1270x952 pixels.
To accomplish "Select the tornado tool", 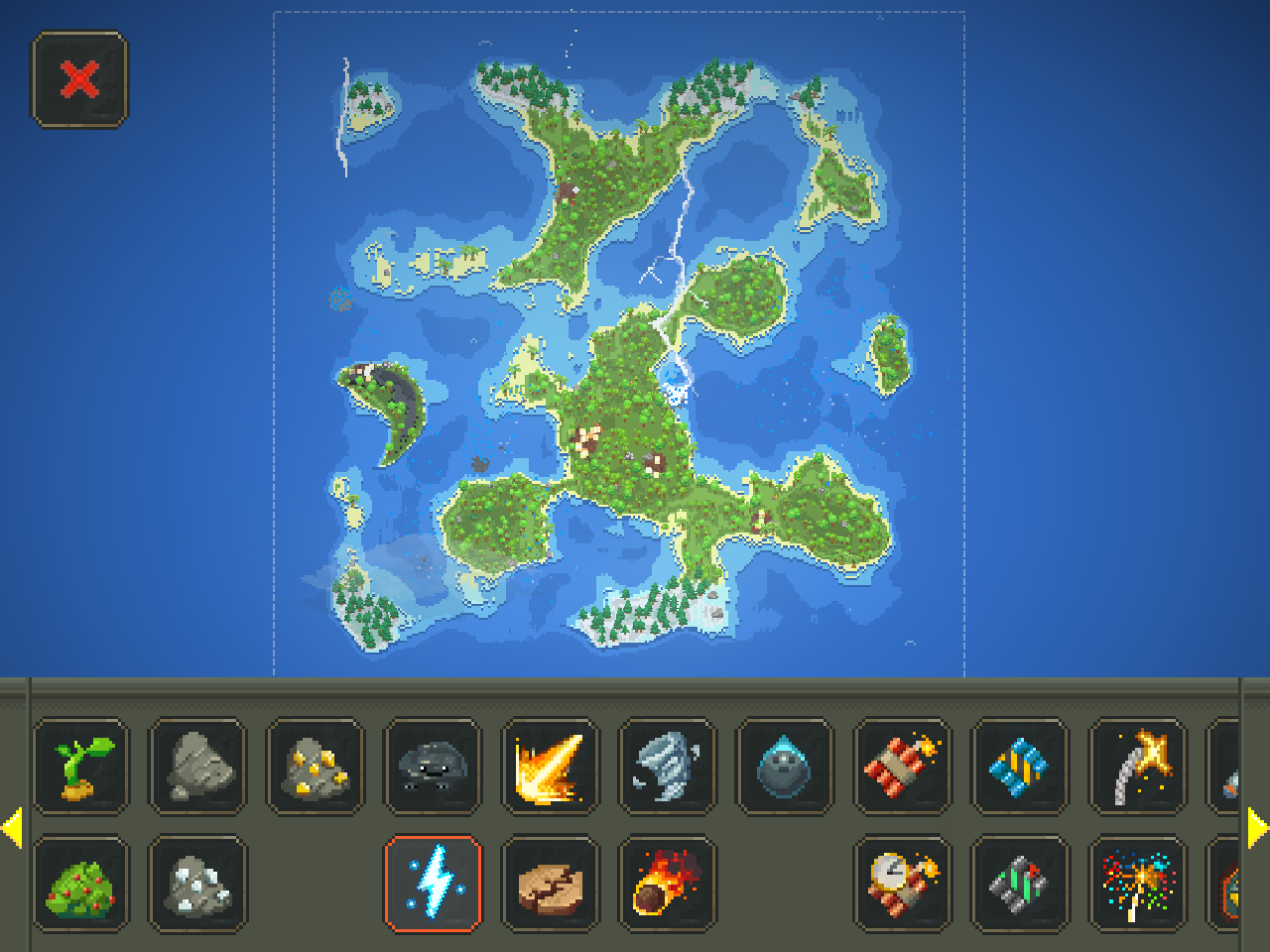I will pos(668,767).
